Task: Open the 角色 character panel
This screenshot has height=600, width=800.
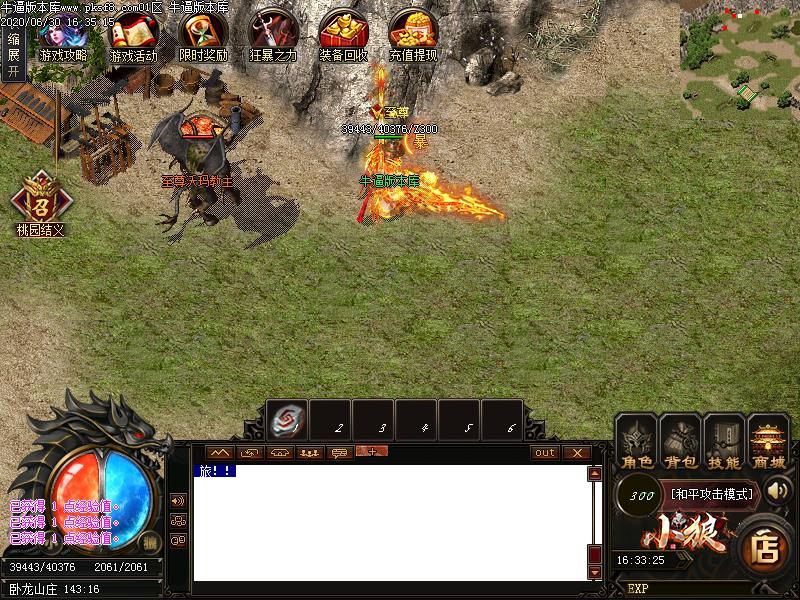Action: click(637, 441)
